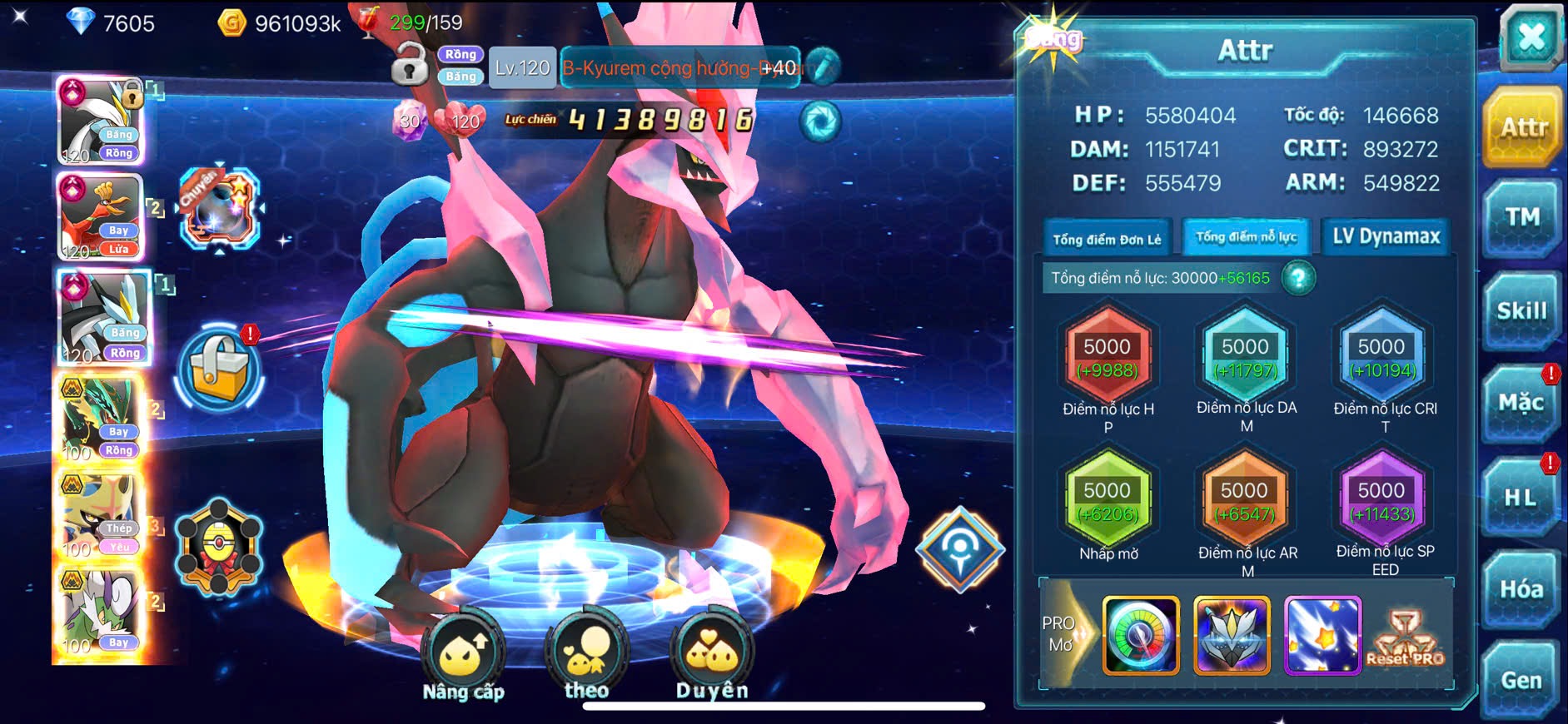Switch to Tổng điểm Đơn Lẻ tab
Image resolution: width=1568 pixels, height=724 pixels.
coord(1107,239)
